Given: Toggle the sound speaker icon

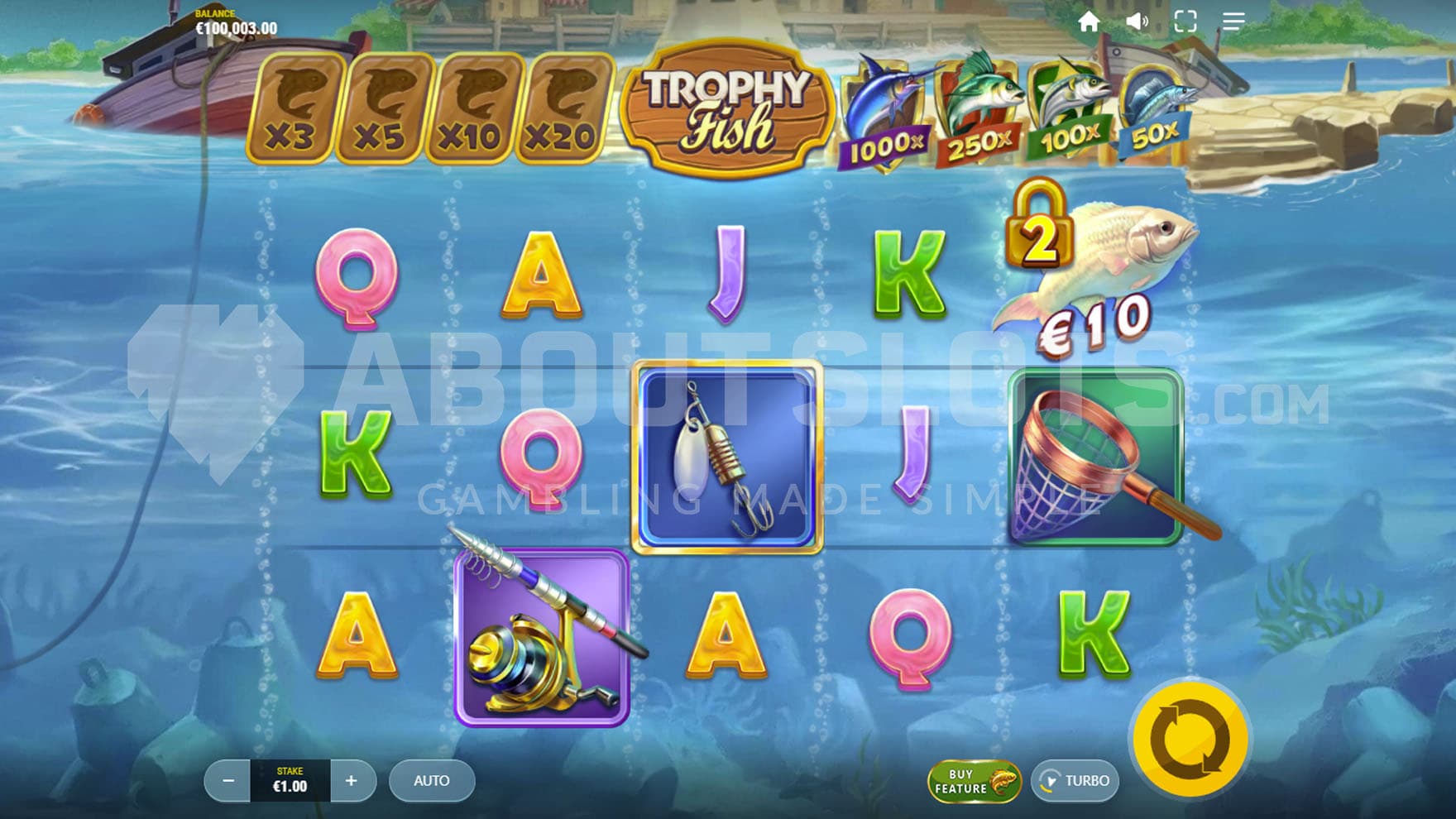Looking at the screenshot, I should click(x=1137, y=22).
